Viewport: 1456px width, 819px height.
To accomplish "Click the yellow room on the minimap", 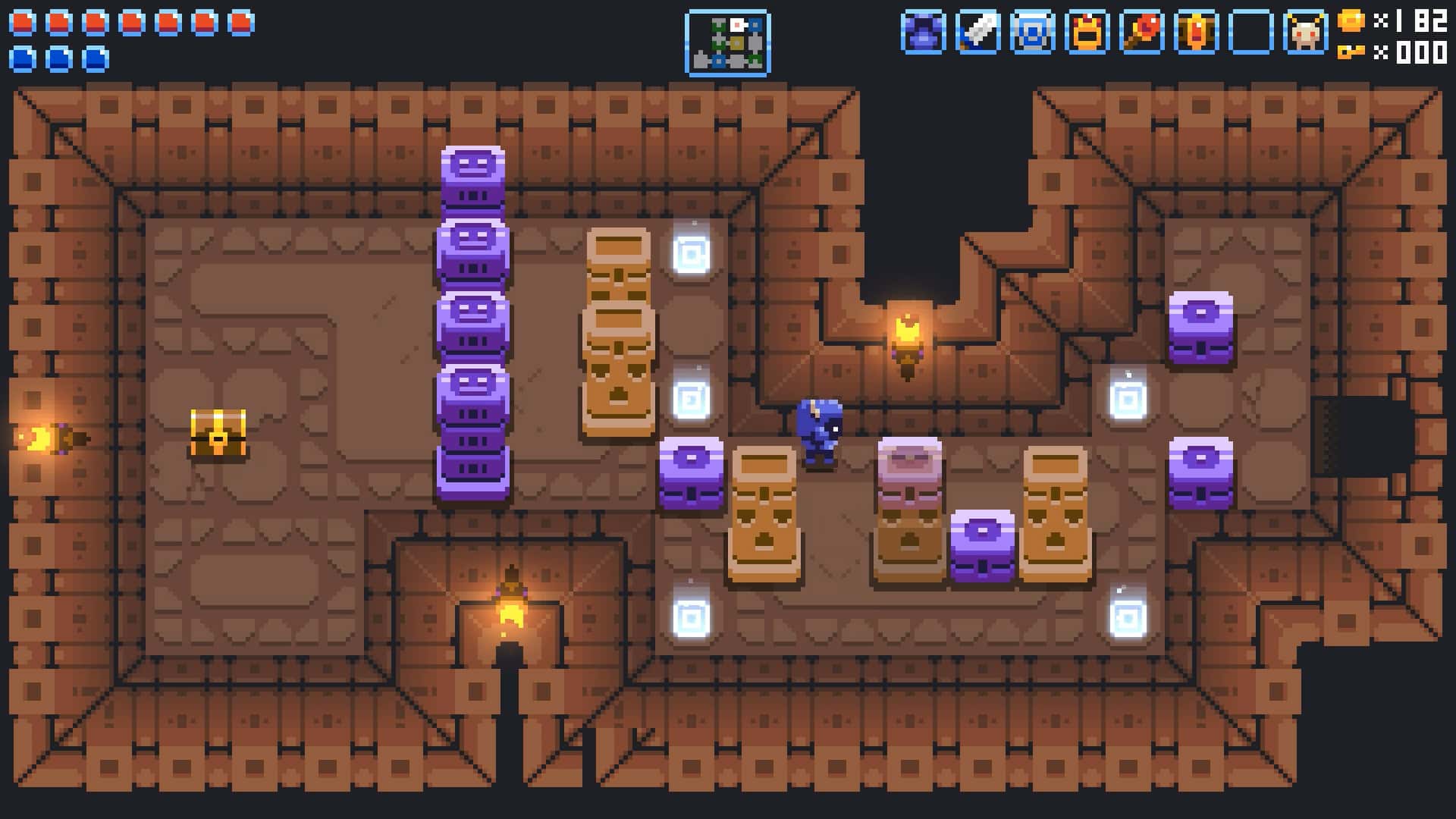I will [x=736, y=43].
